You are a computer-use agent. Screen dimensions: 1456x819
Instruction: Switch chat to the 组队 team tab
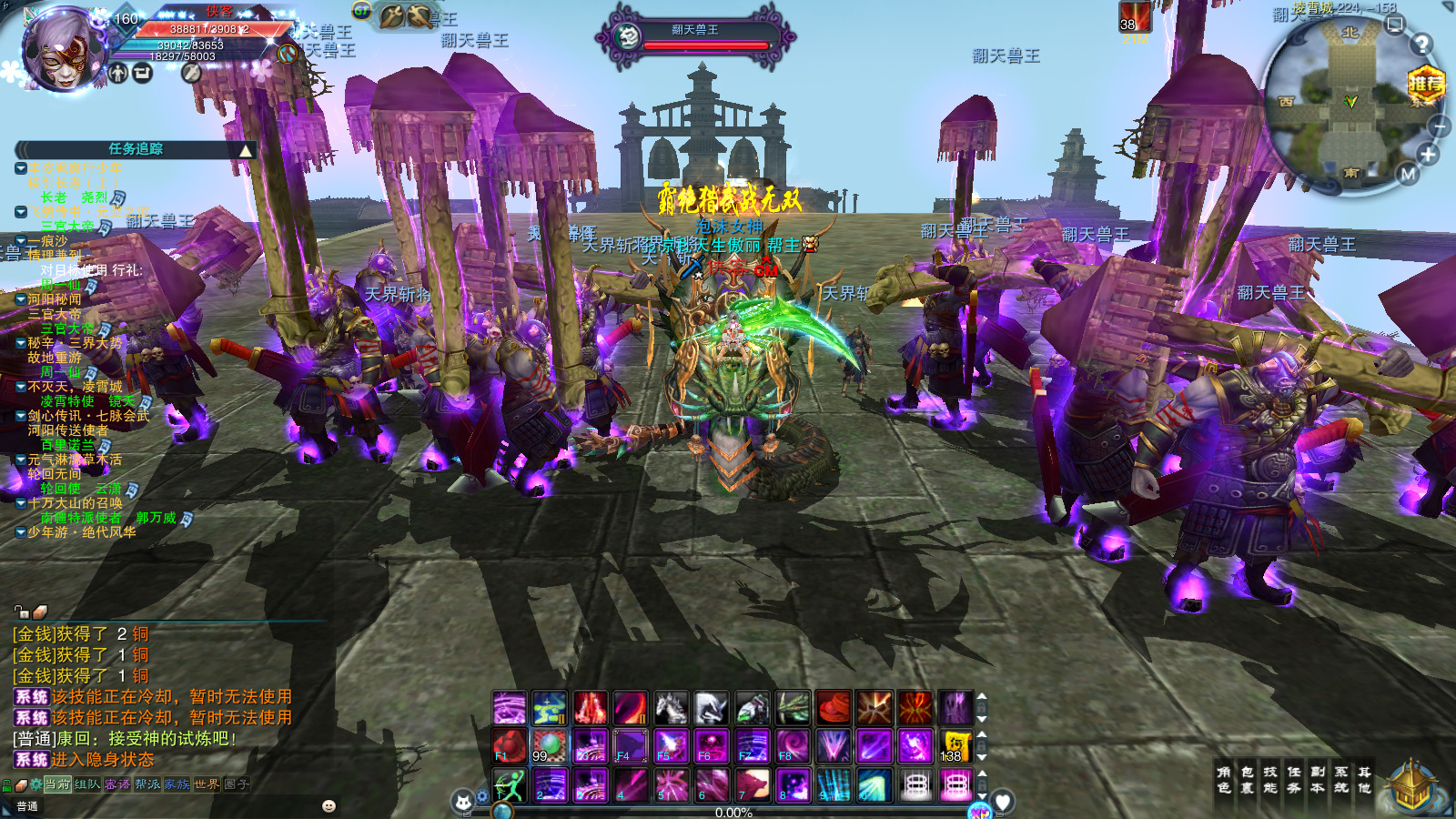pyautogui.click(x=87, y=784)
